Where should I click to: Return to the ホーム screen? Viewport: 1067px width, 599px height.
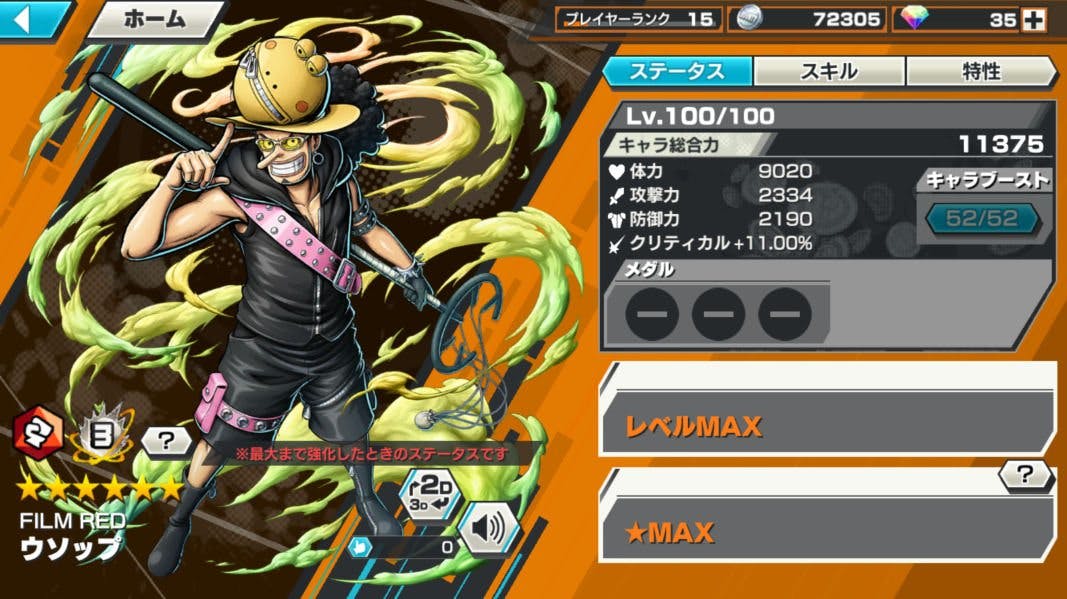tap(155, 19)
